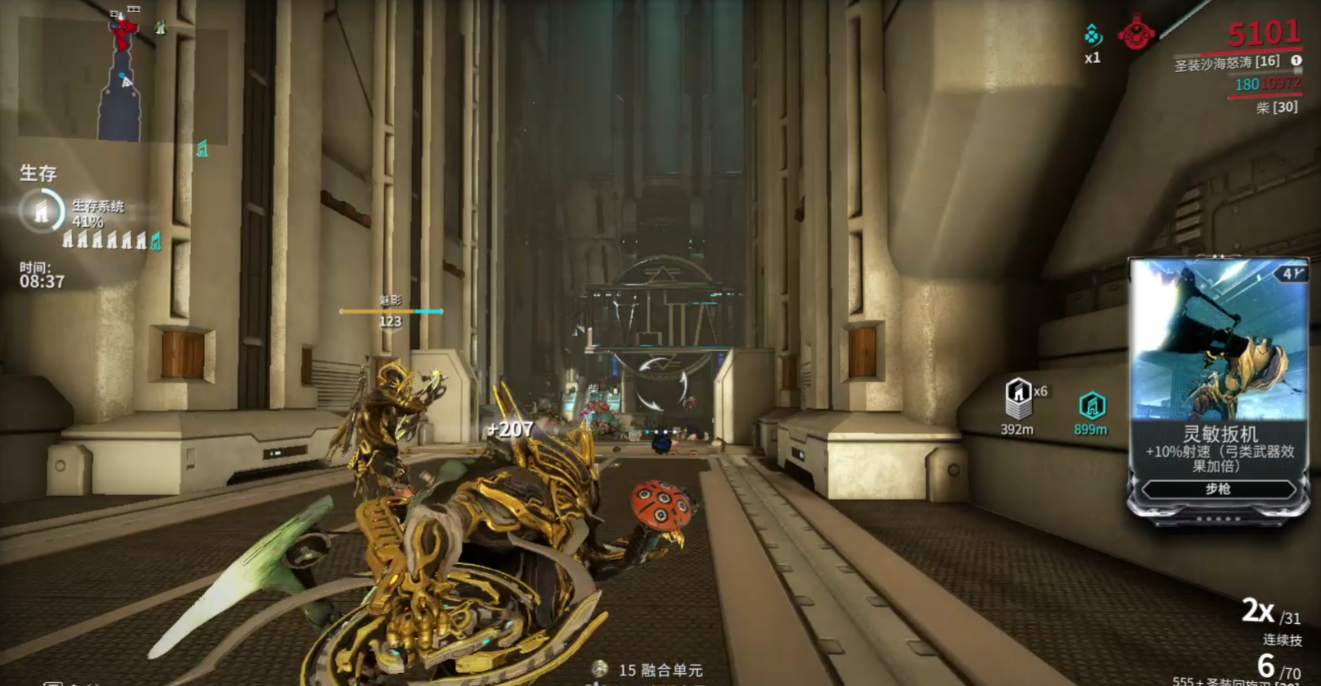Click the blue x1 buff icon

pyautogui.click(x=1093, y=35)
